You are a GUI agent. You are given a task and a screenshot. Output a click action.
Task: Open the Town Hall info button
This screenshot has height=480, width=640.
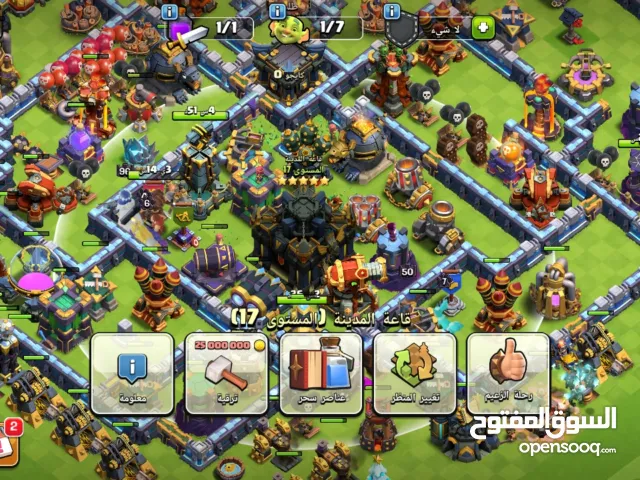(132, 372)
